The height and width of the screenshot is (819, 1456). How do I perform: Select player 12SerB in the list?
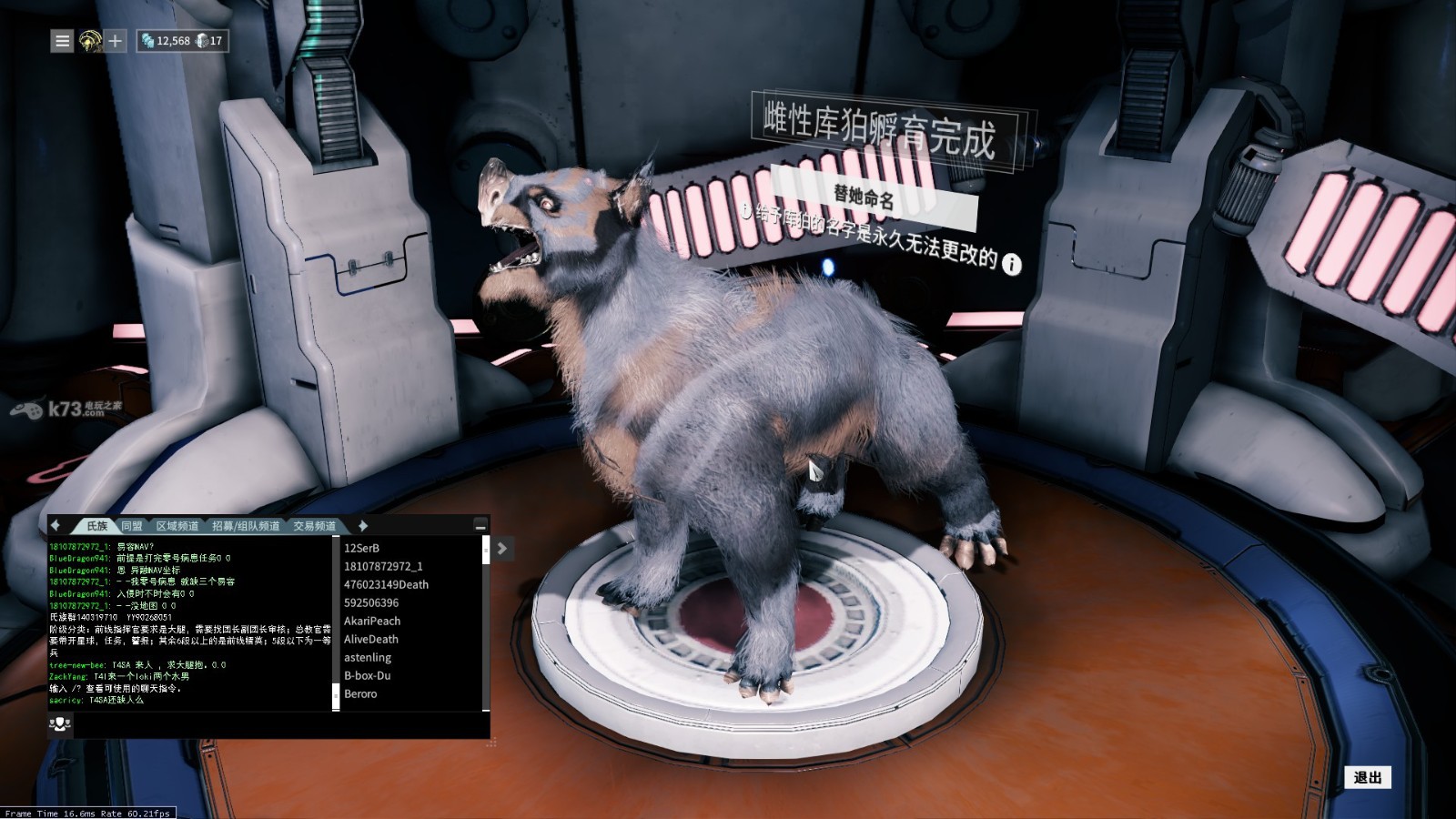click(x=362, y=548)
